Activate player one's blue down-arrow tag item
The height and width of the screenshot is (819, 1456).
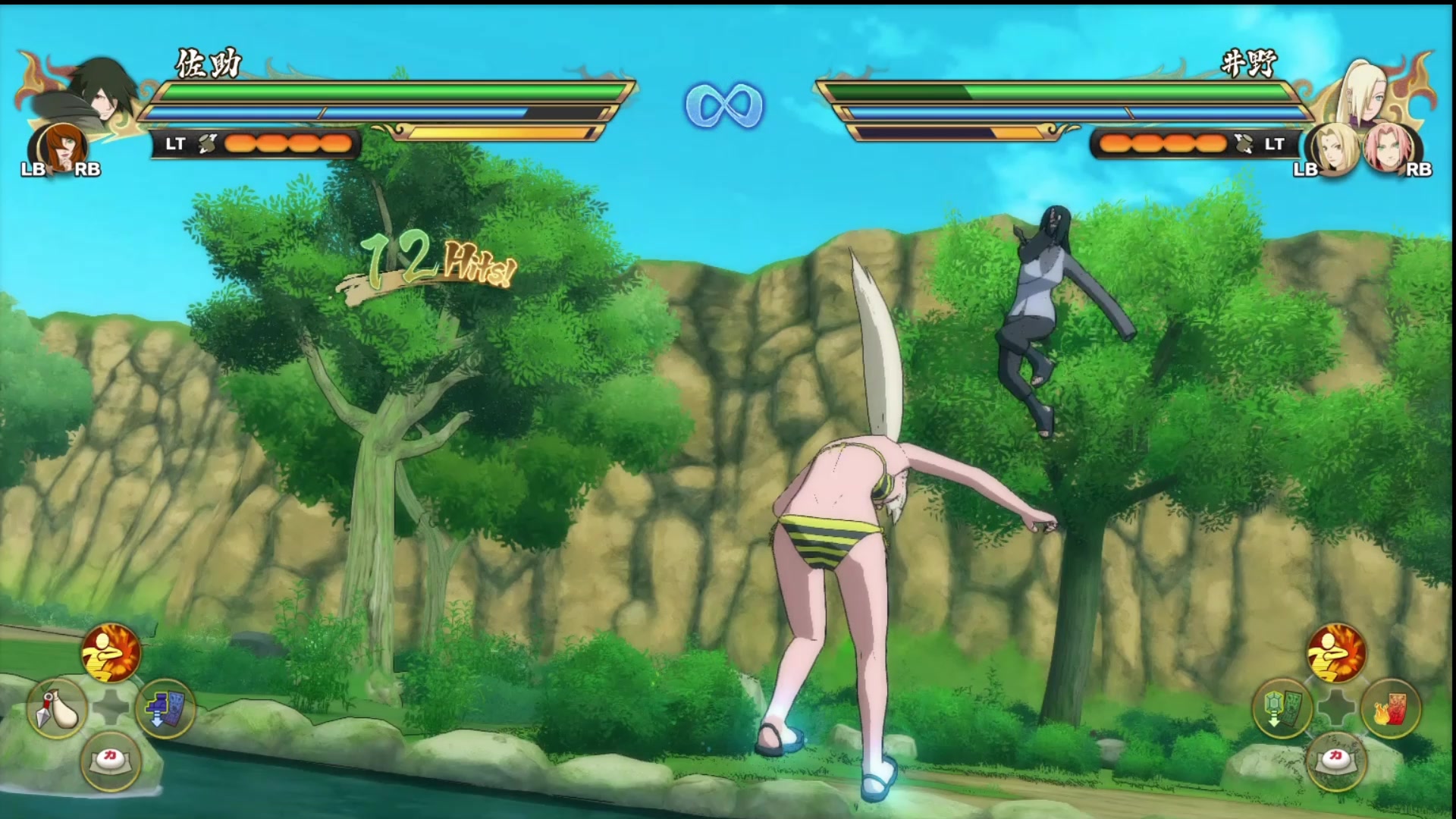click(x=165, y=708)
